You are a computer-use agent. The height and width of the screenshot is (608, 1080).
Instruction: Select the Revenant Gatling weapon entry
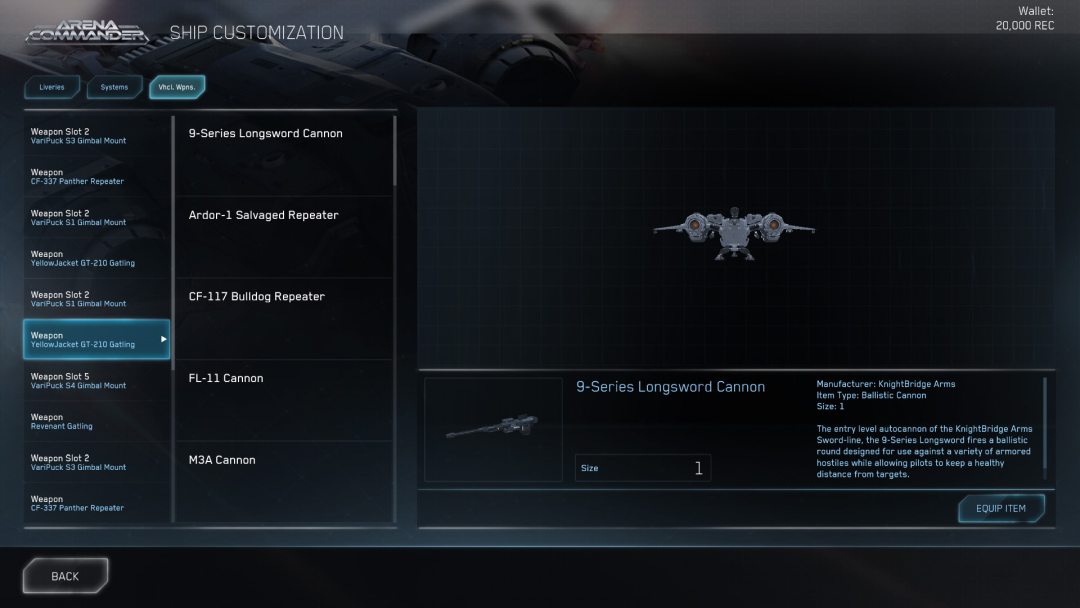pos(96,421)
